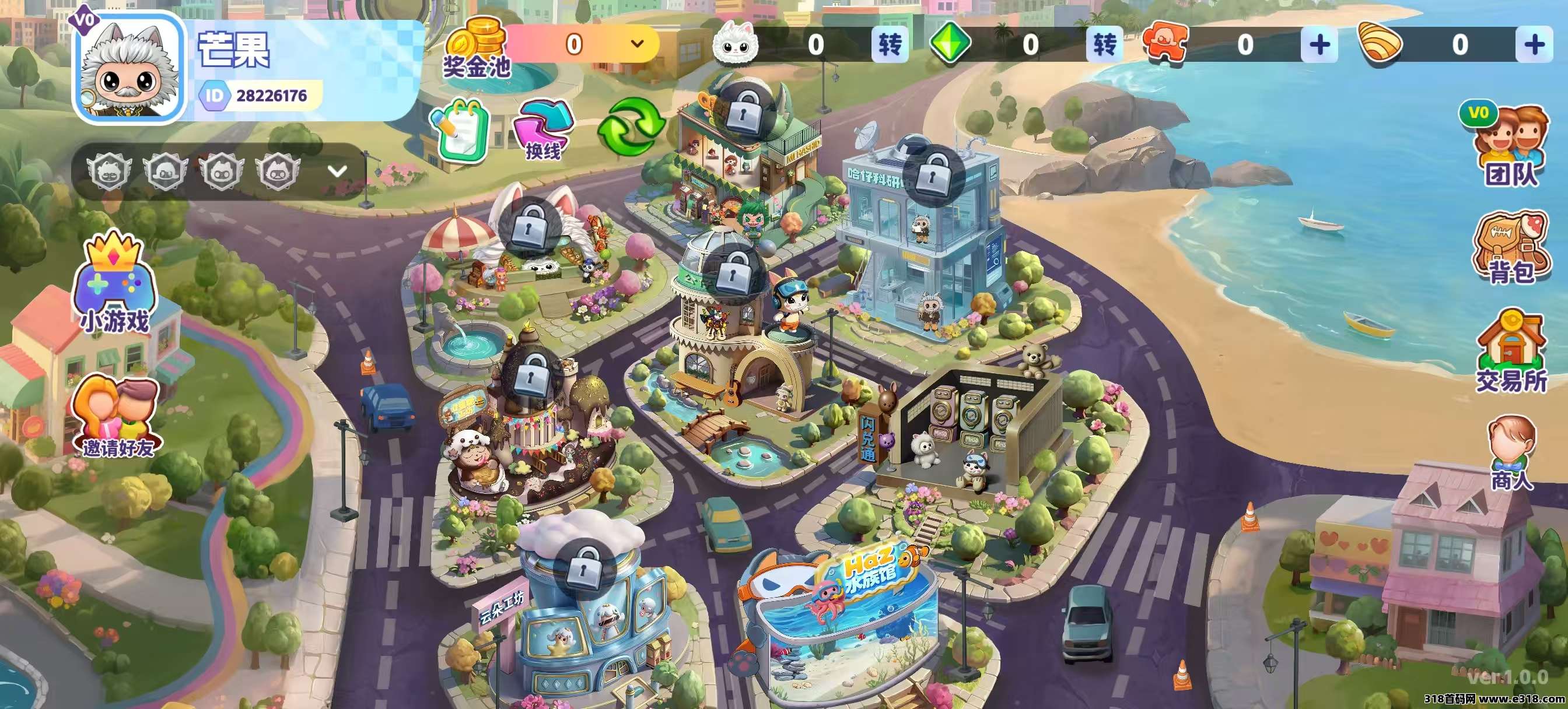Viewport: 1568px width, 709px height.
Task: Switch server line with 换线
Action: [542, 130]
